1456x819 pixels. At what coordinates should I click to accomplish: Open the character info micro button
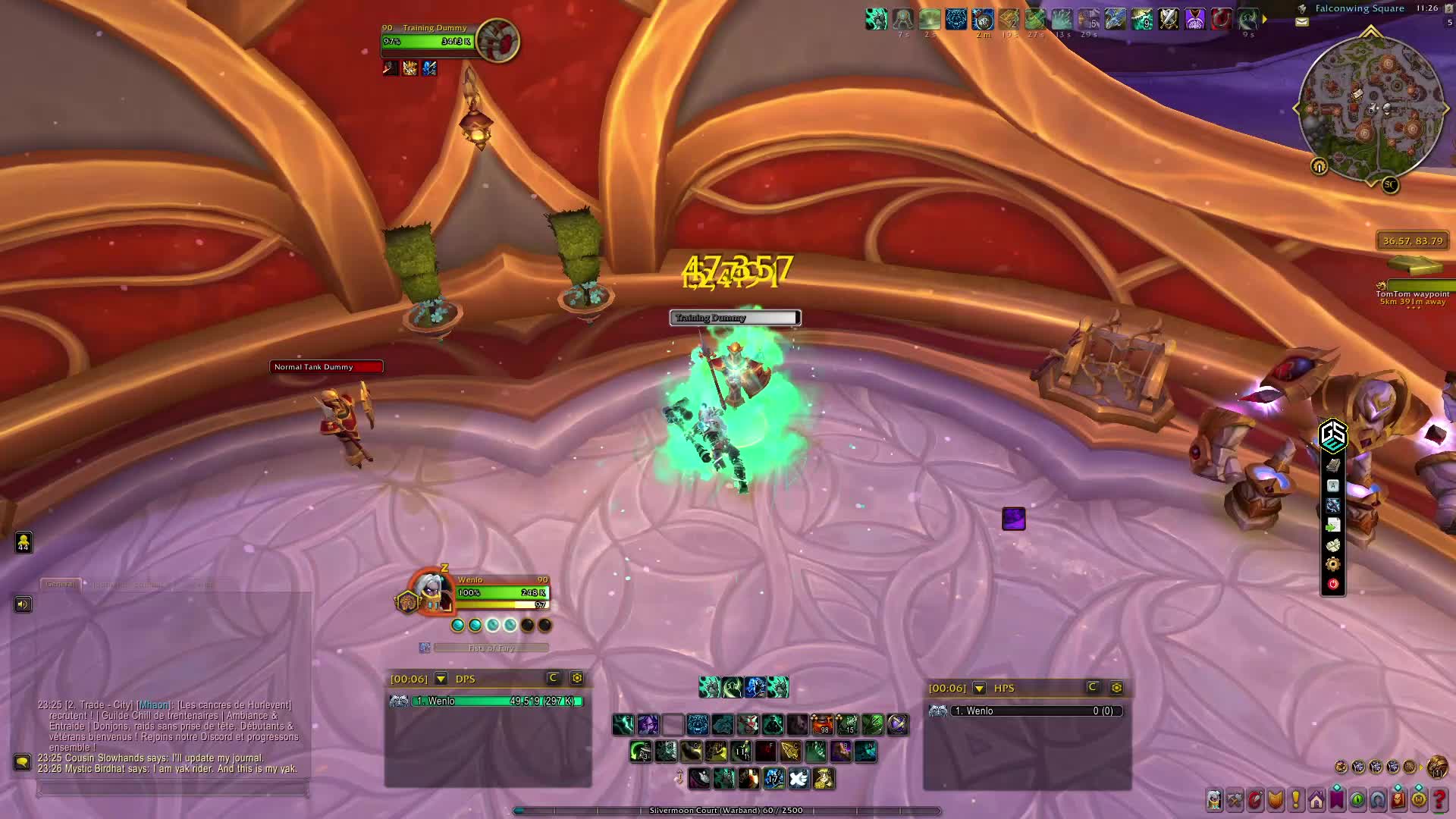point(1214,799)
